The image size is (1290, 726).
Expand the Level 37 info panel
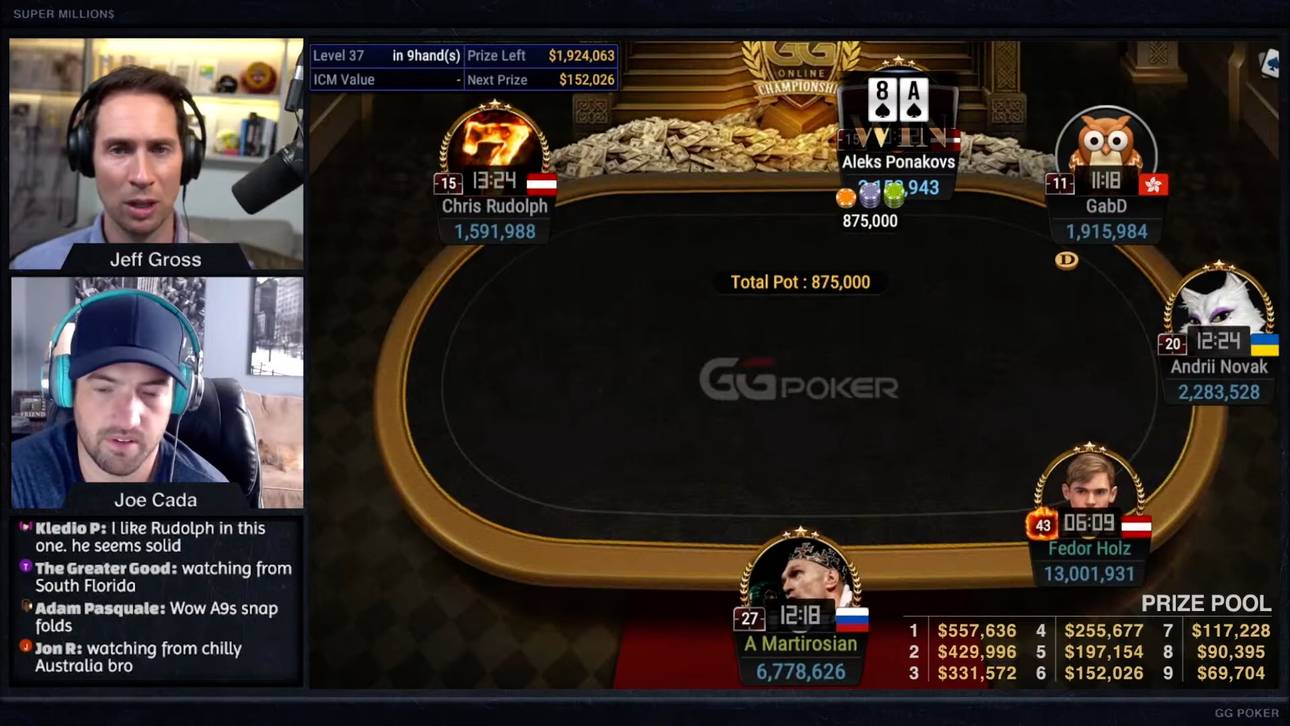(340, 56)
